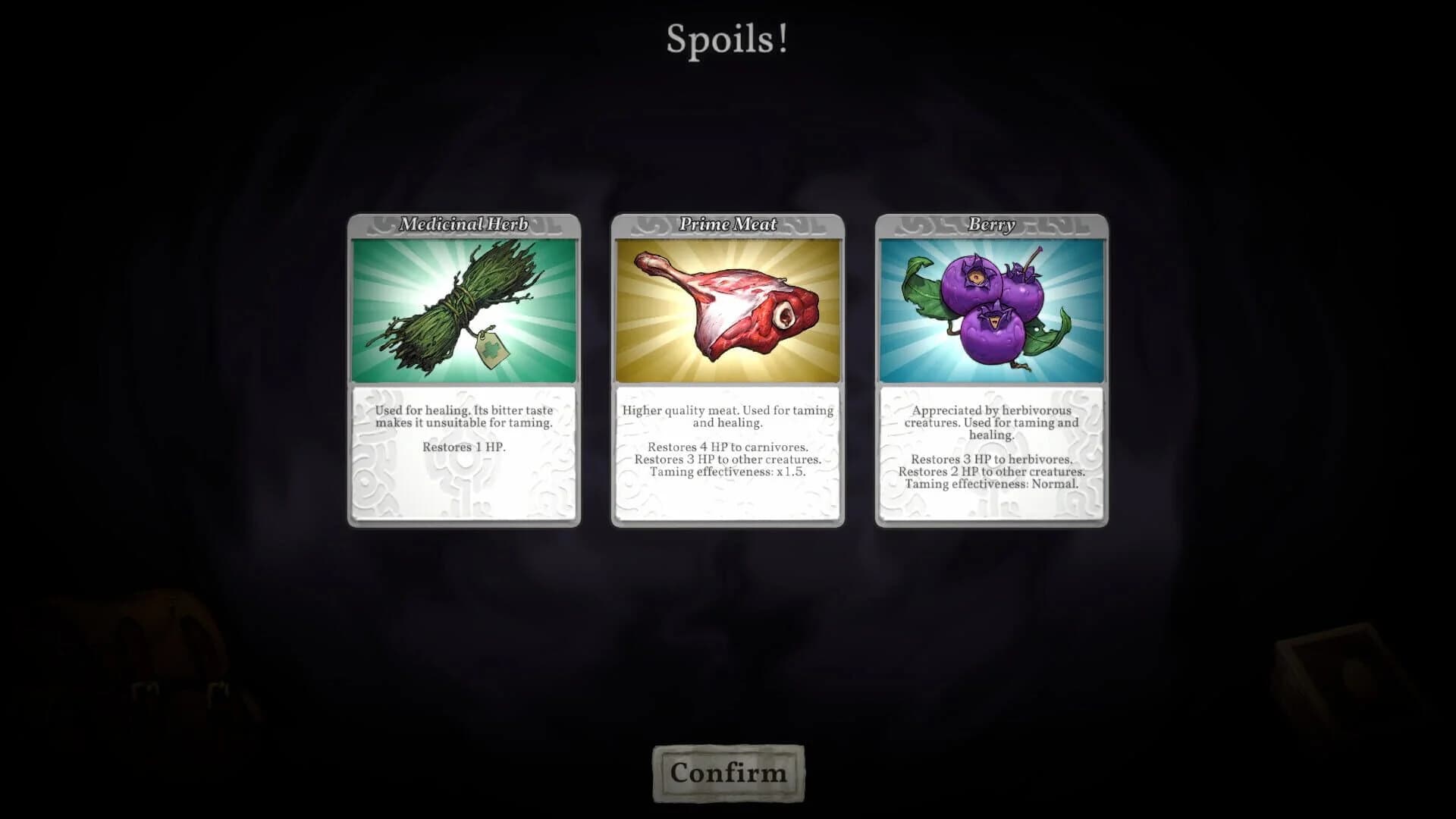Click the herb bundle drawing with price tag
Screen dimensions: 1456x819
447,311
